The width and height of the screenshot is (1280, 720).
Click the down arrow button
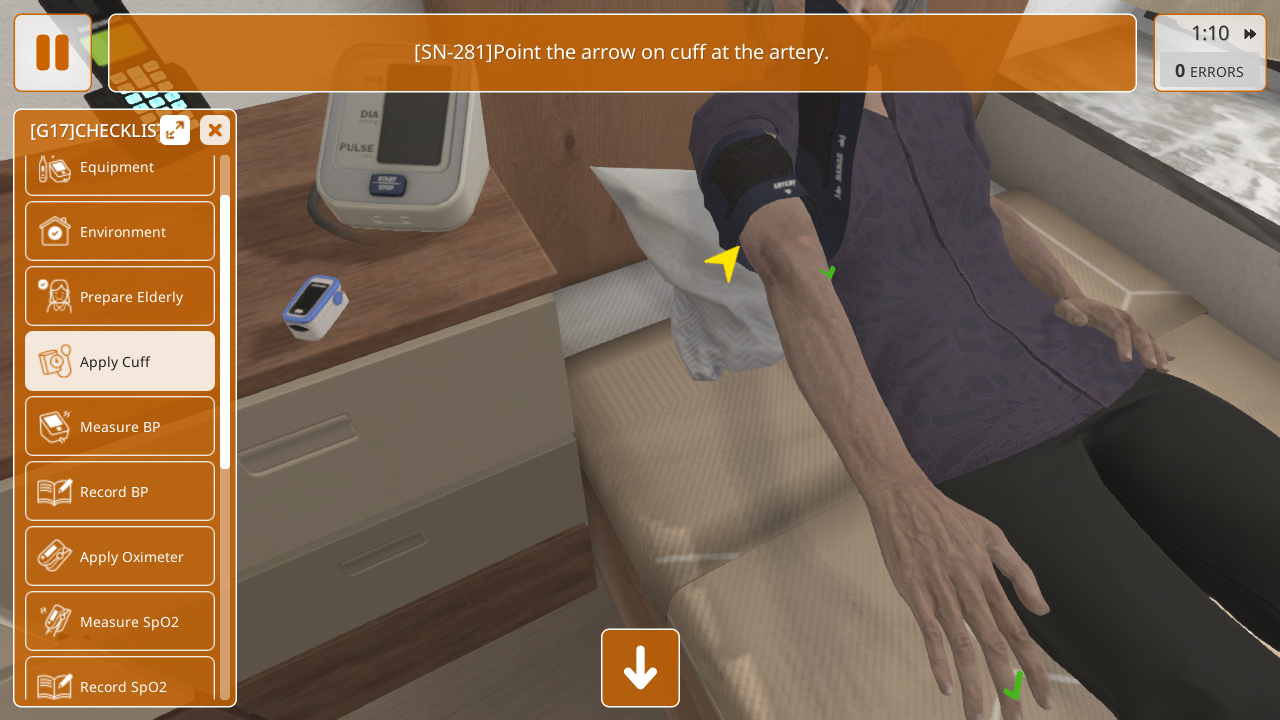click(x=640, y=668)
